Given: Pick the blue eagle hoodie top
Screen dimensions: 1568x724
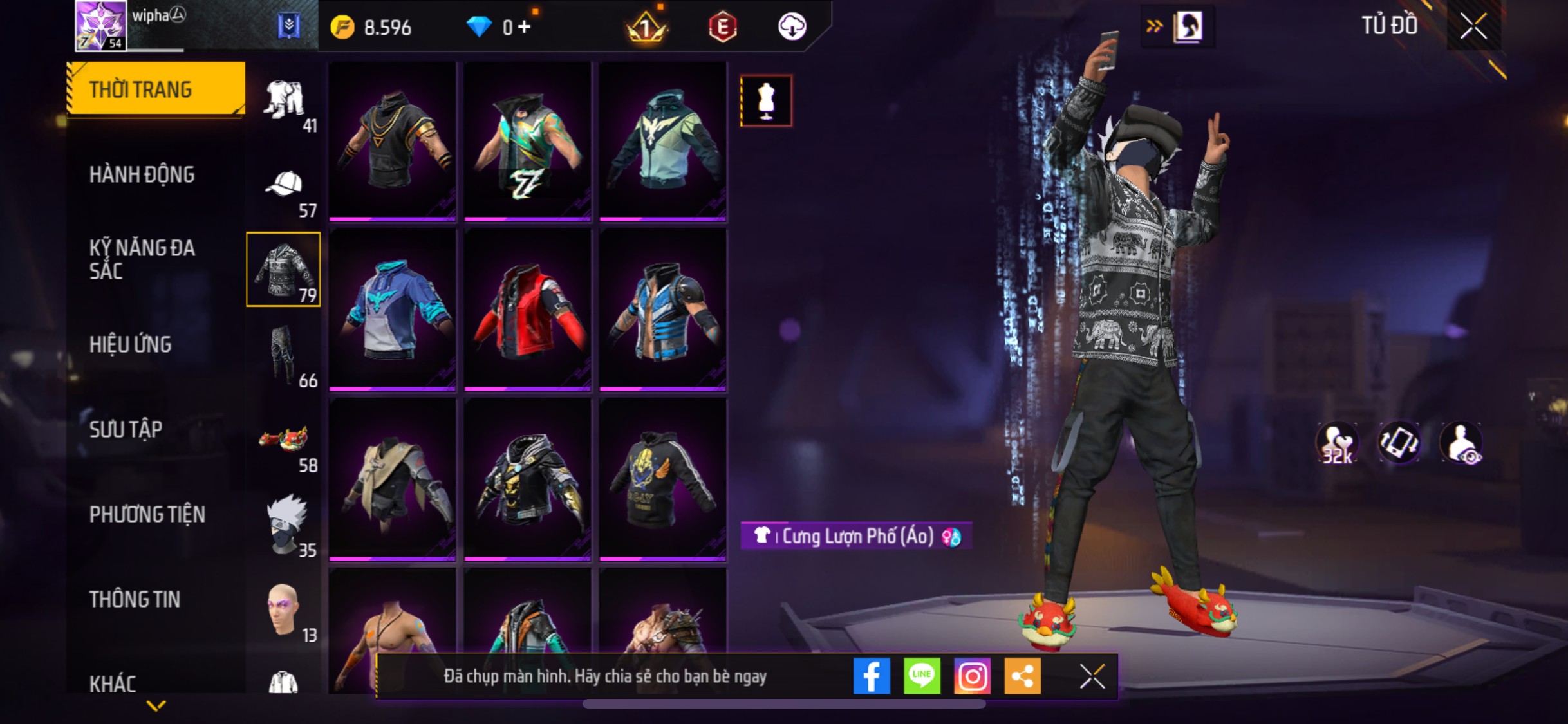Looking at the screenshot, I should pyautogui.click(x=393, y=310).
